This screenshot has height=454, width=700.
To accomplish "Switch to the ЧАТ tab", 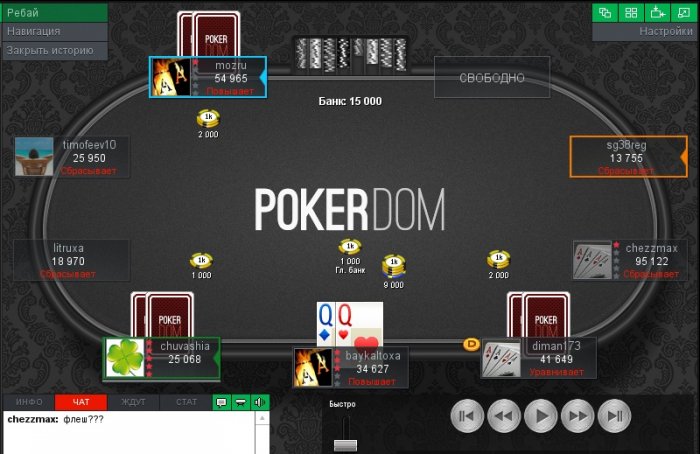I will pyautogui.click(x=81, y=402).
